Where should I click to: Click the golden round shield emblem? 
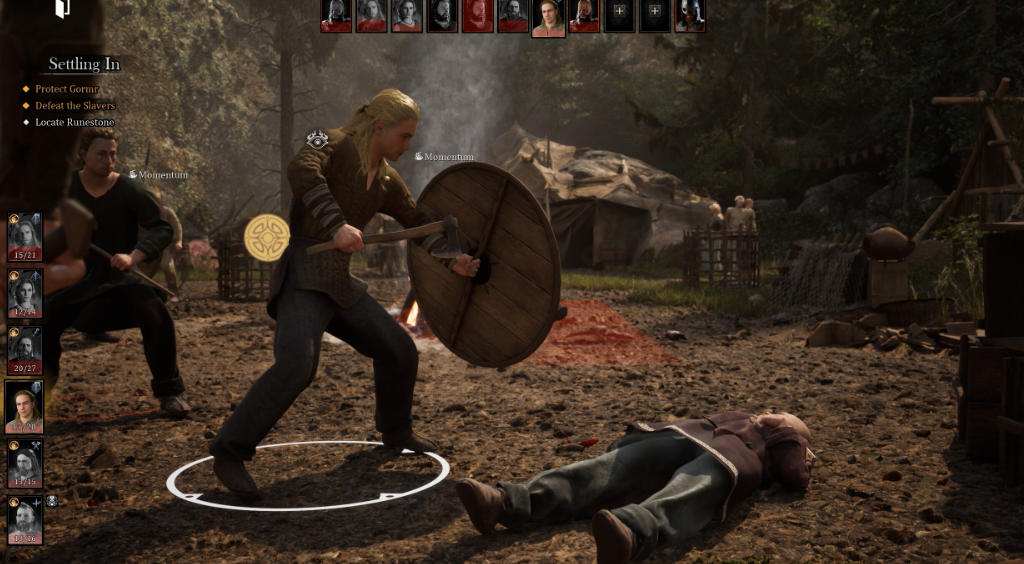pos(267,237)
